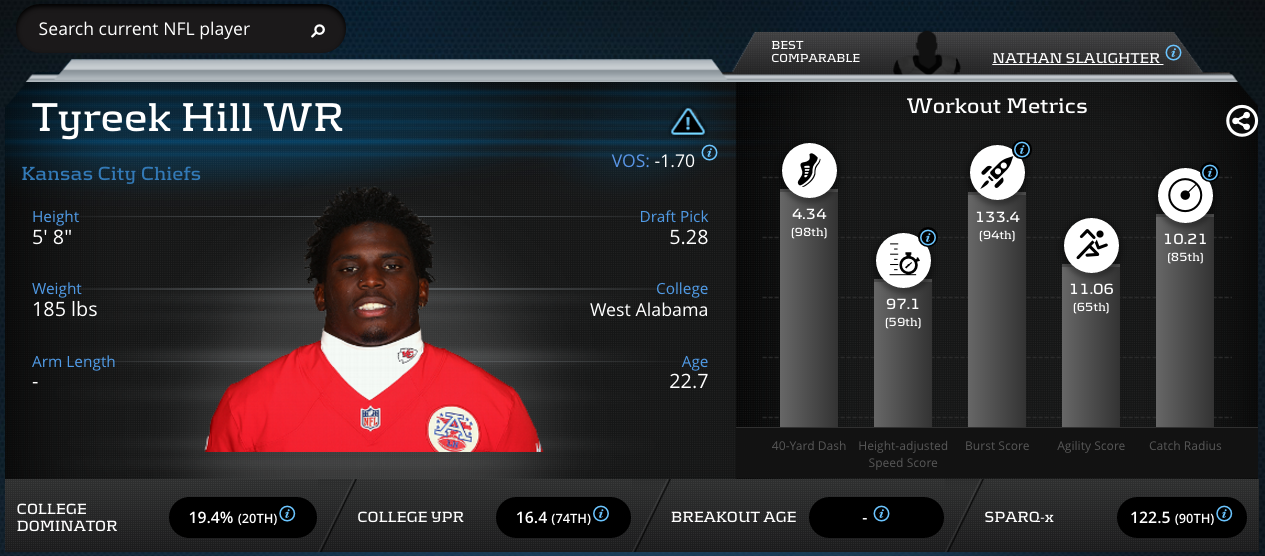
Task: Open the share icon button
Action: coord(1241,122)
